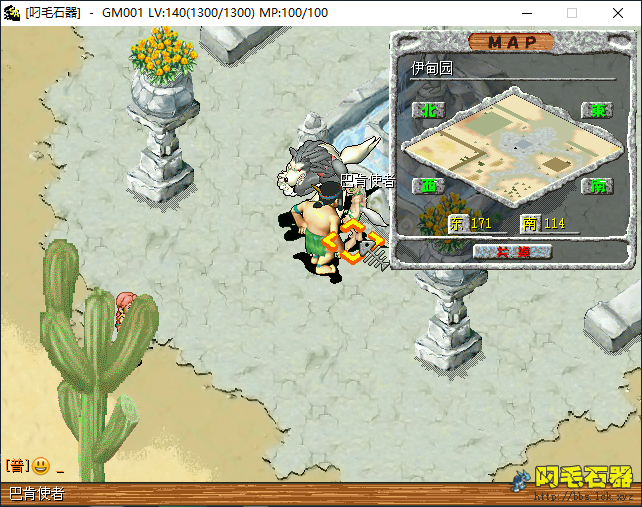Close the map panel with 关闭
642x507 pixels.
tap(512, 251)
